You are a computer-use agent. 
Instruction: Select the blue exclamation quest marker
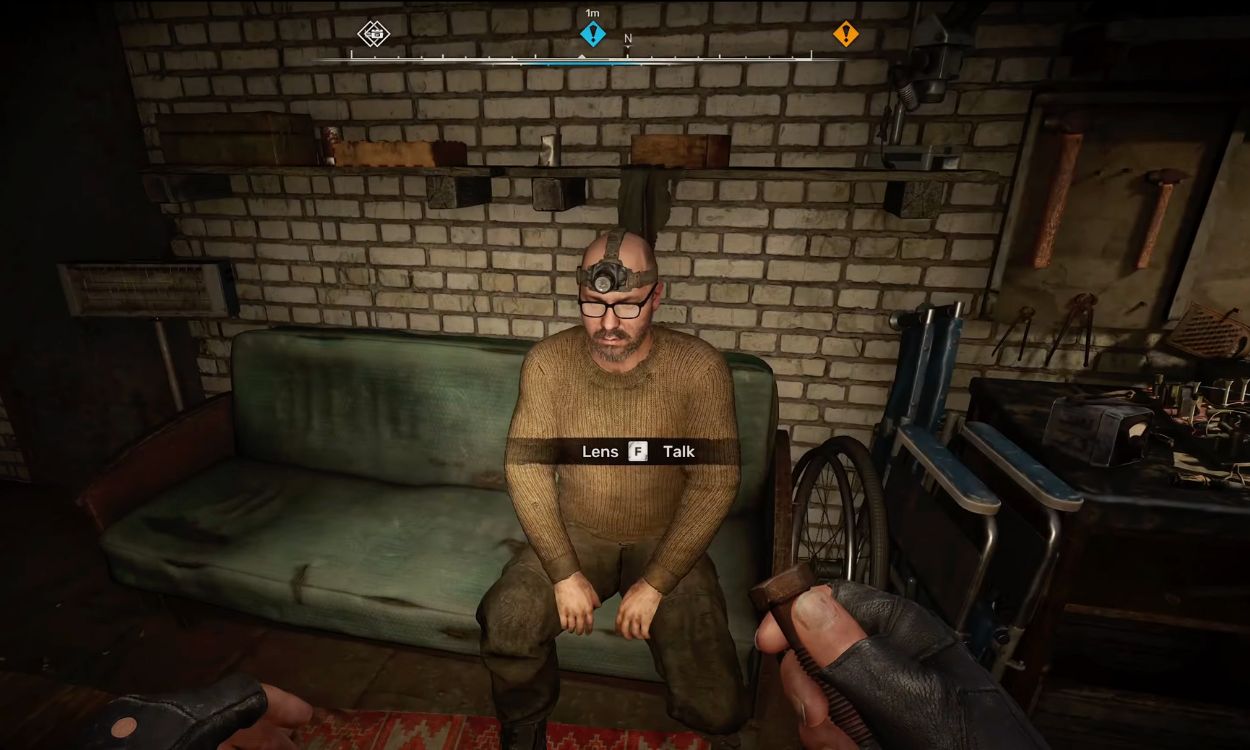[x=593, y=34]
